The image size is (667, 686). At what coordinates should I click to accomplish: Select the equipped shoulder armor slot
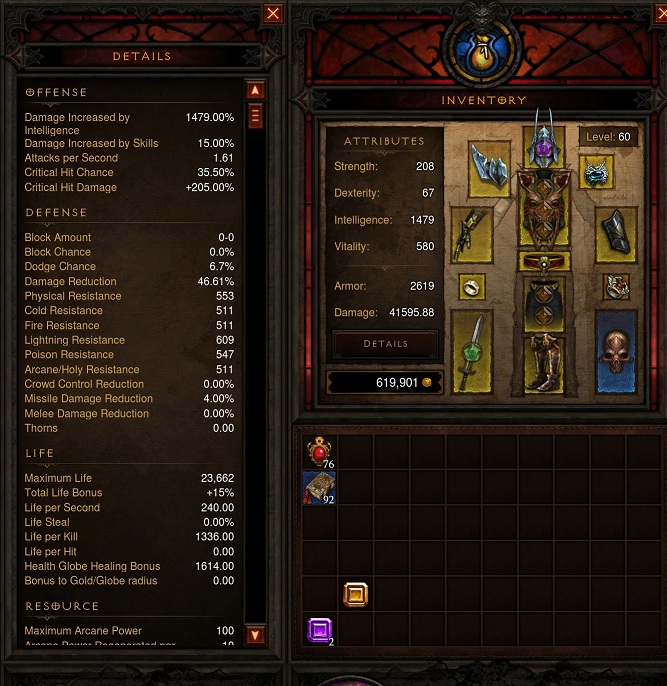click(489, 163)
